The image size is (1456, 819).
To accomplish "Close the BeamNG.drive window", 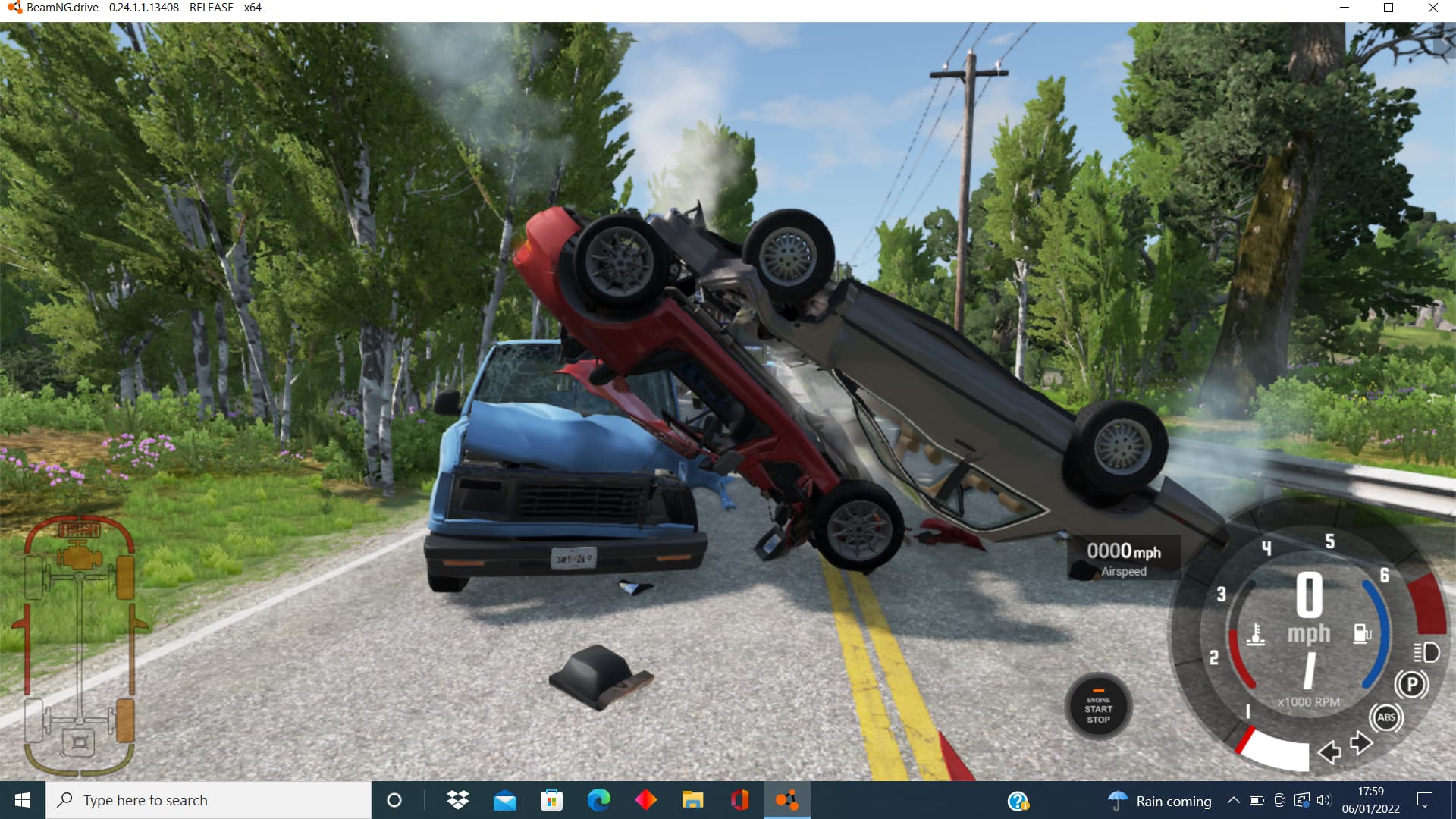I will (1432, 8).
